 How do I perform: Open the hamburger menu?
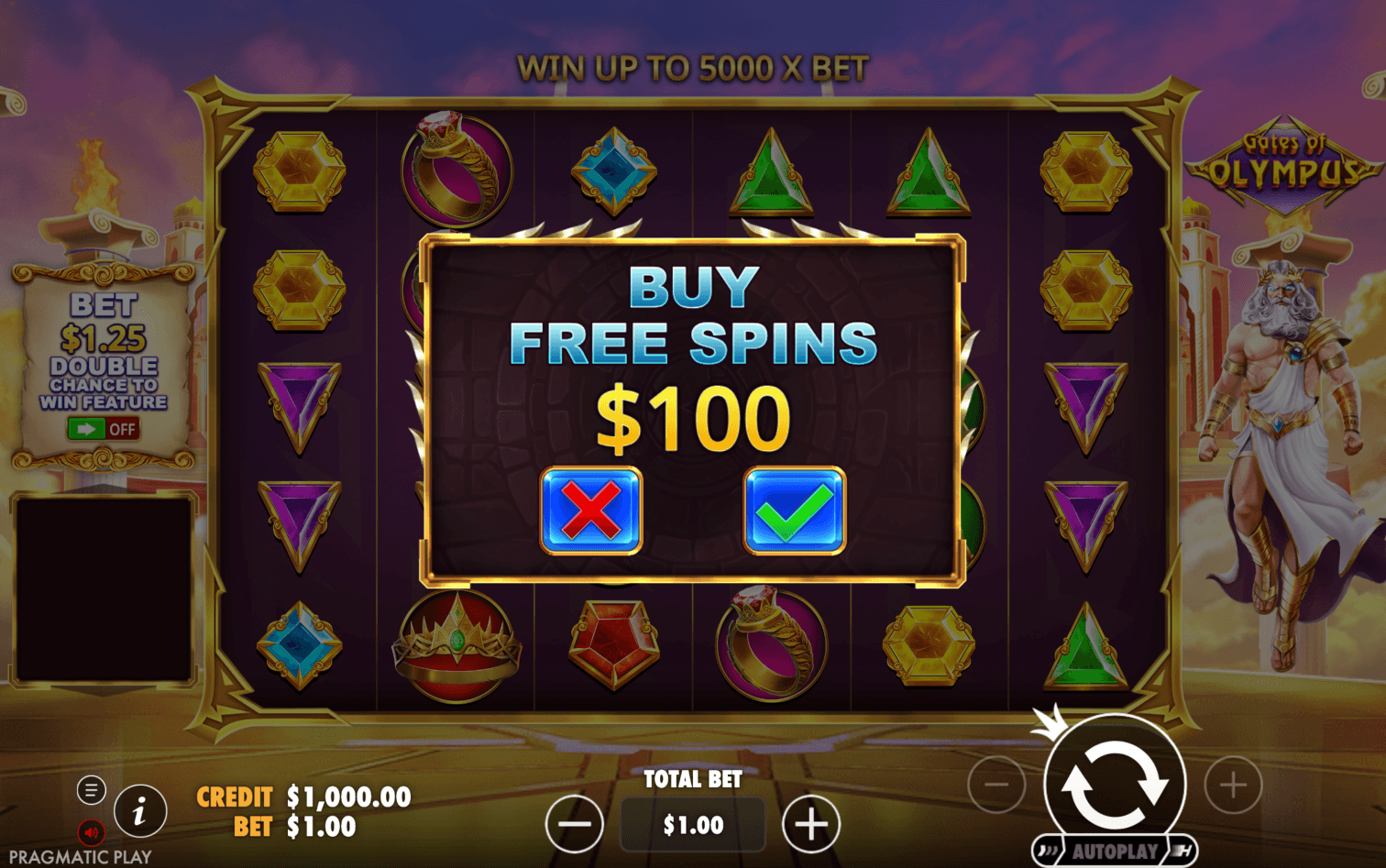pyautogui.click(x=92, y=788)
